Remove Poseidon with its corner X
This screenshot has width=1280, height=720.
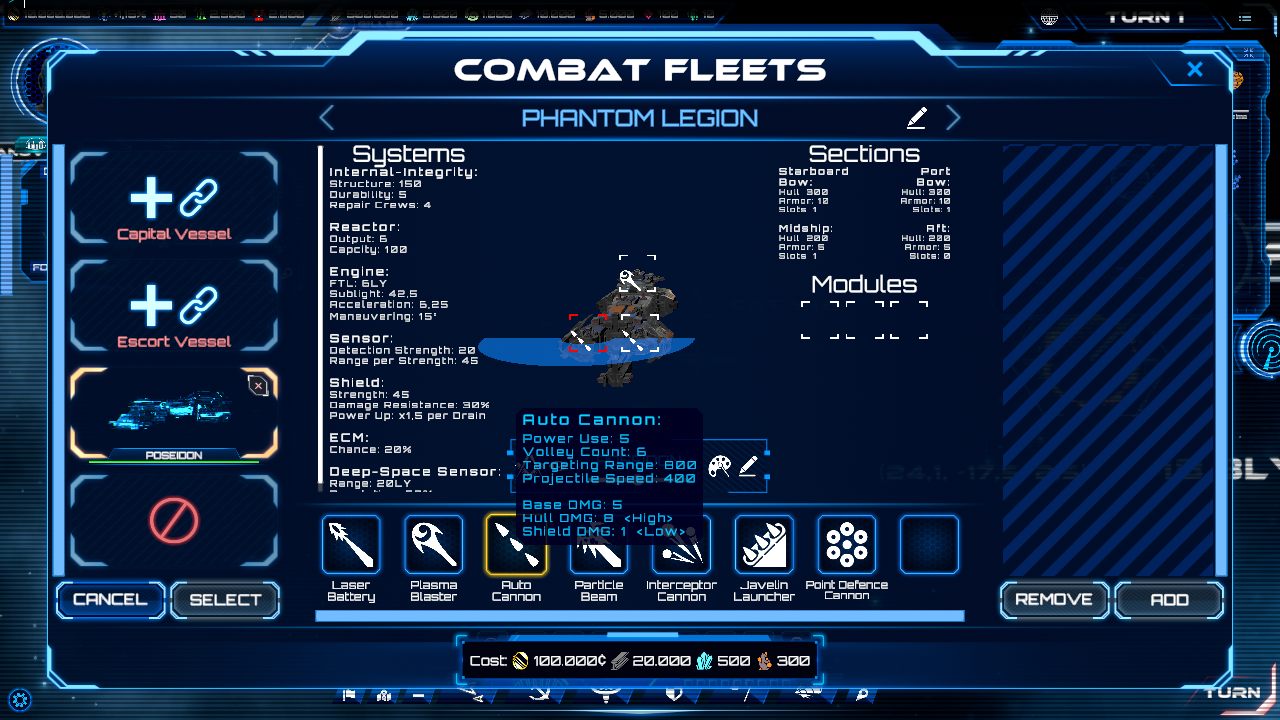258,386
